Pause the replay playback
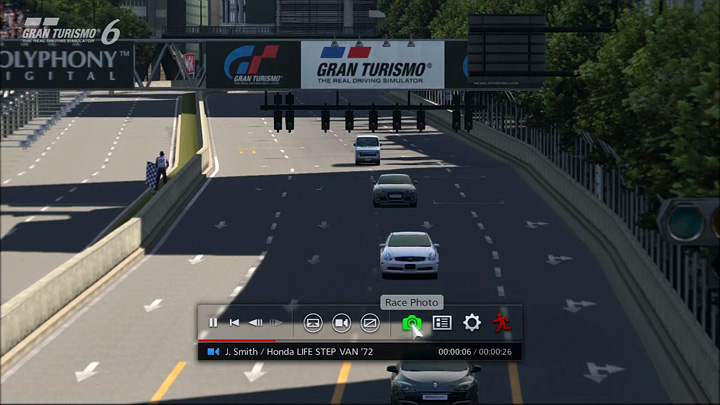 coord(213,322)
